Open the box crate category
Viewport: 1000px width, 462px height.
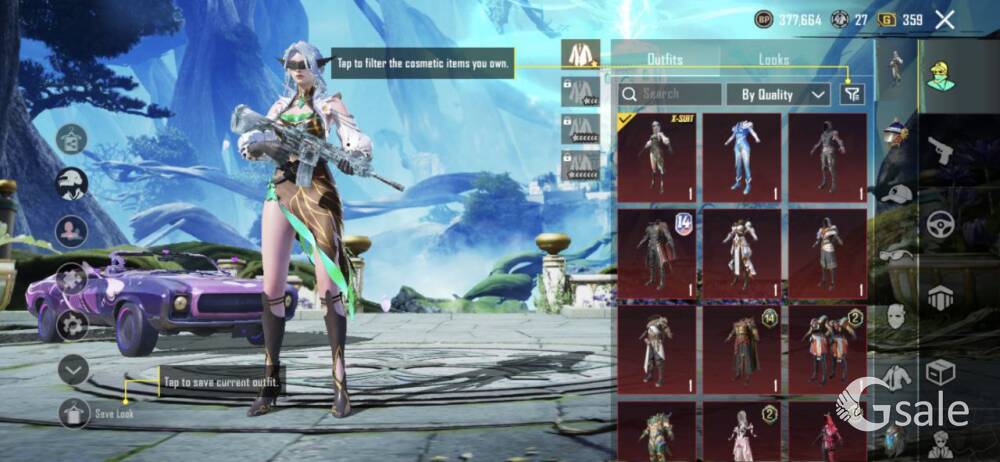coord(940,372)
